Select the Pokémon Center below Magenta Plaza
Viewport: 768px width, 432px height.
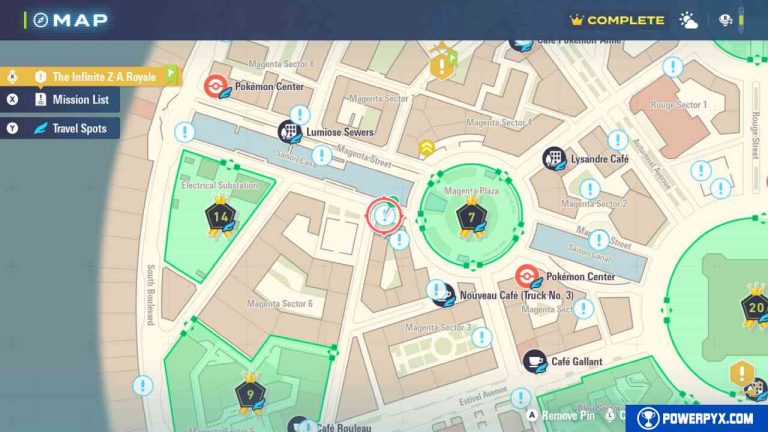(527, 276)
